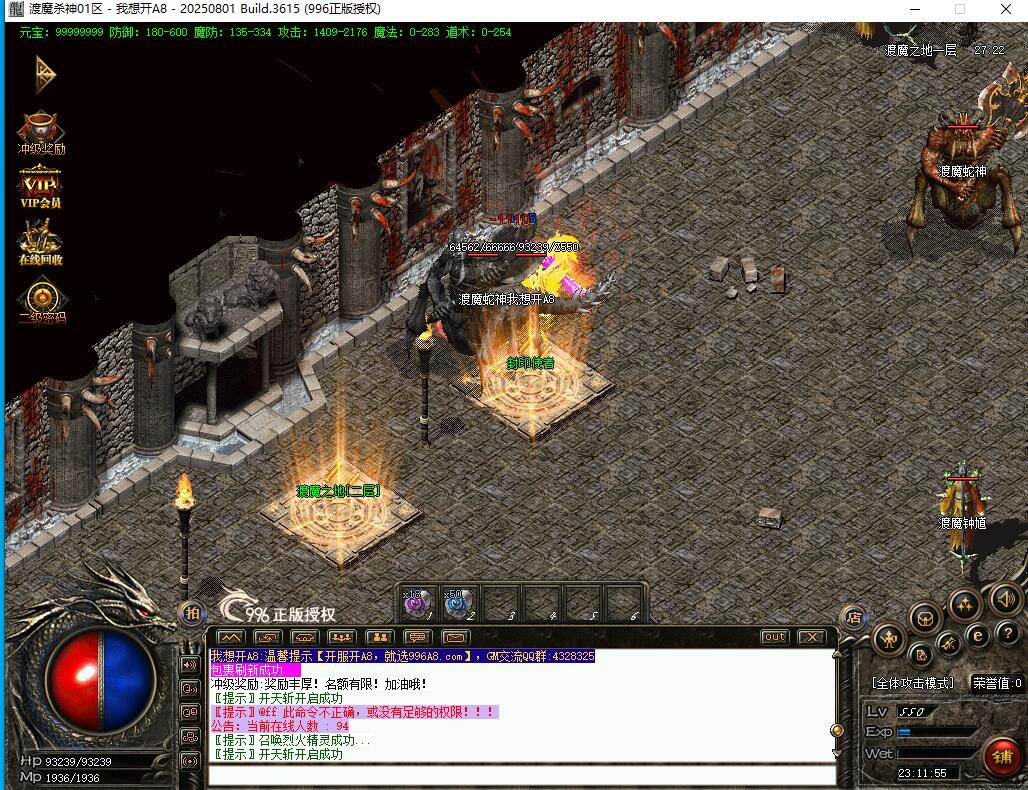Click the round 店 shop button
Screen dimensions: 1028x790
click(x=853, y=617)
